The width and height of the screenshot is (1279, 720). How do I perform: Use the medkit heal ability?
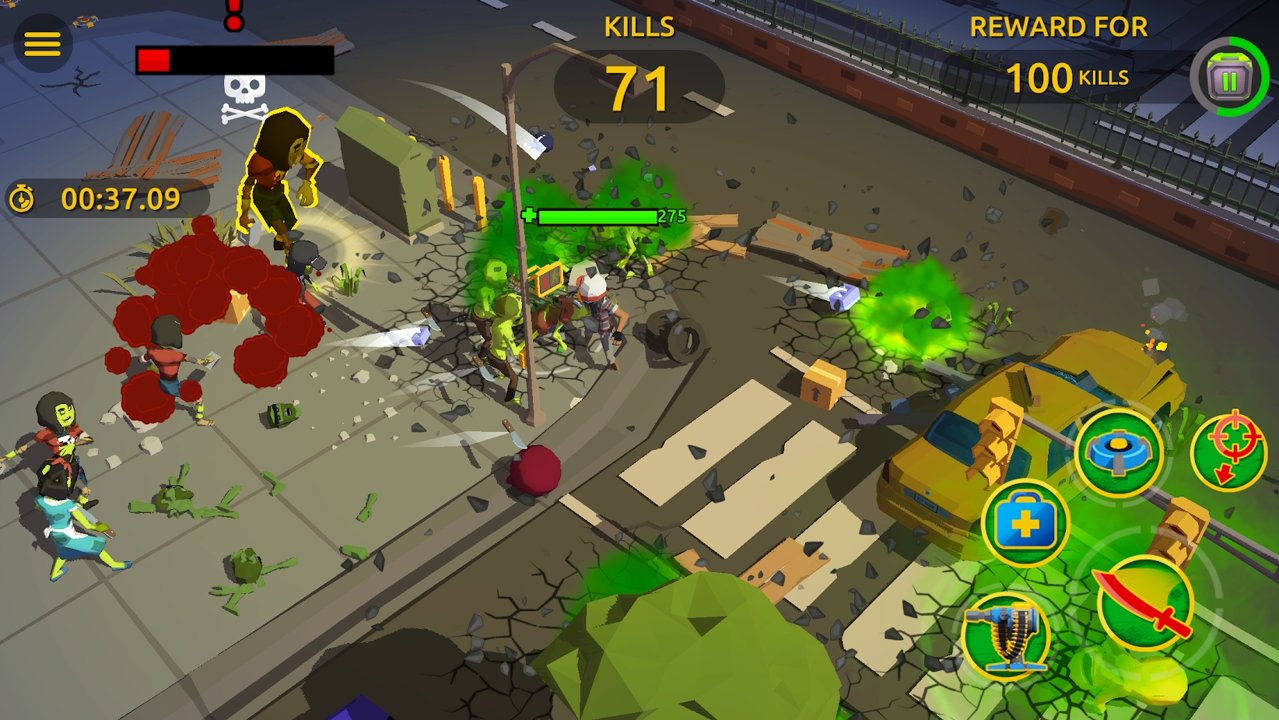tap(1026, 523)
